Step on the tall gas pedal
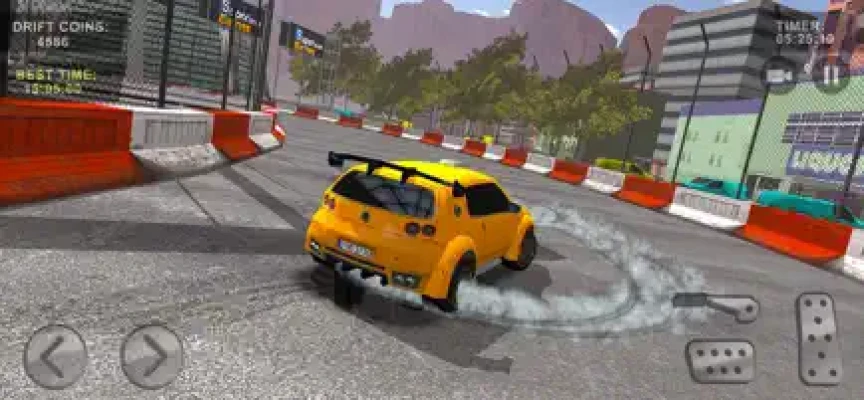 (820, 340)
